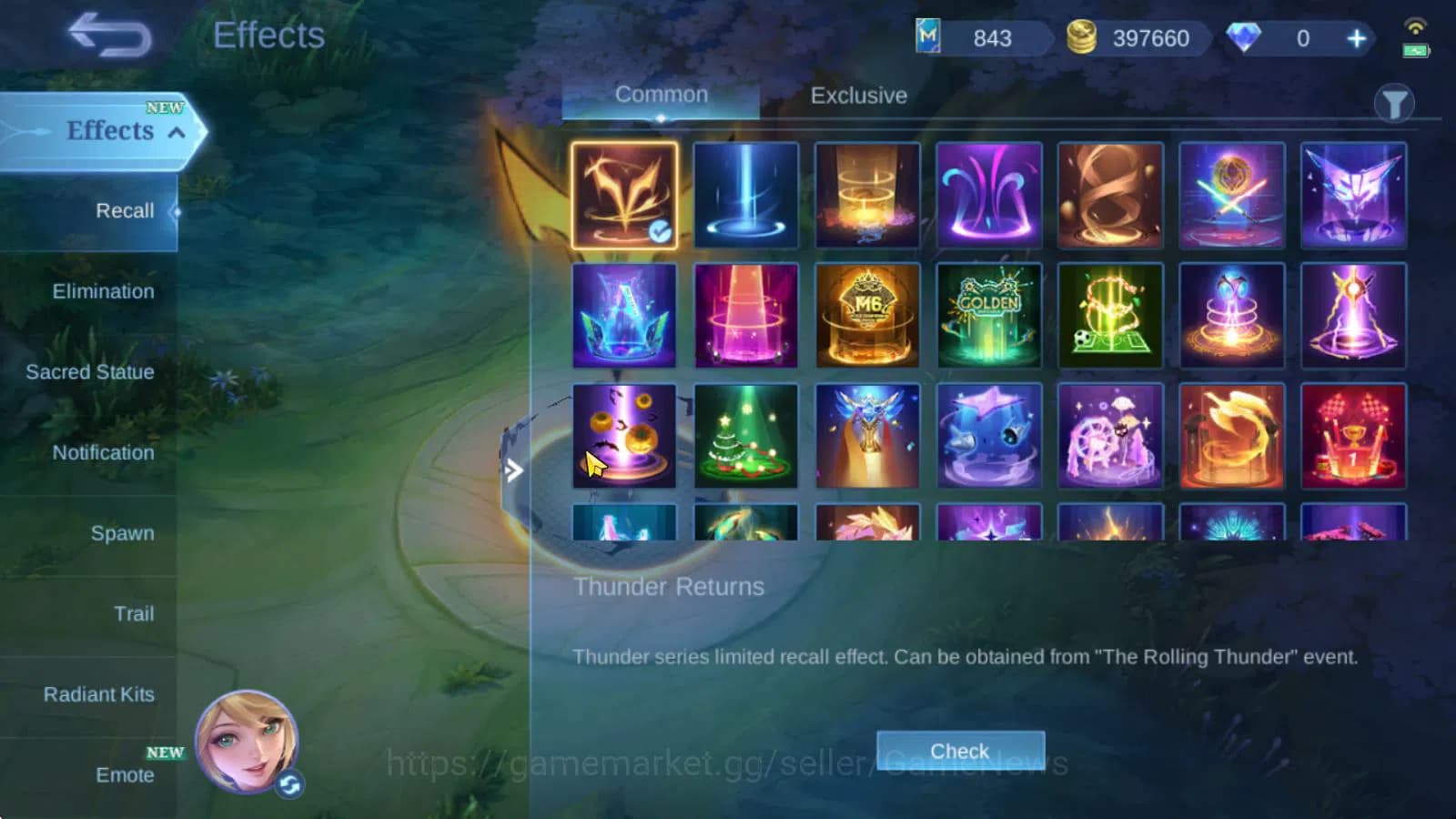Open the Radiant Kits section

click(x=99, y=693)
